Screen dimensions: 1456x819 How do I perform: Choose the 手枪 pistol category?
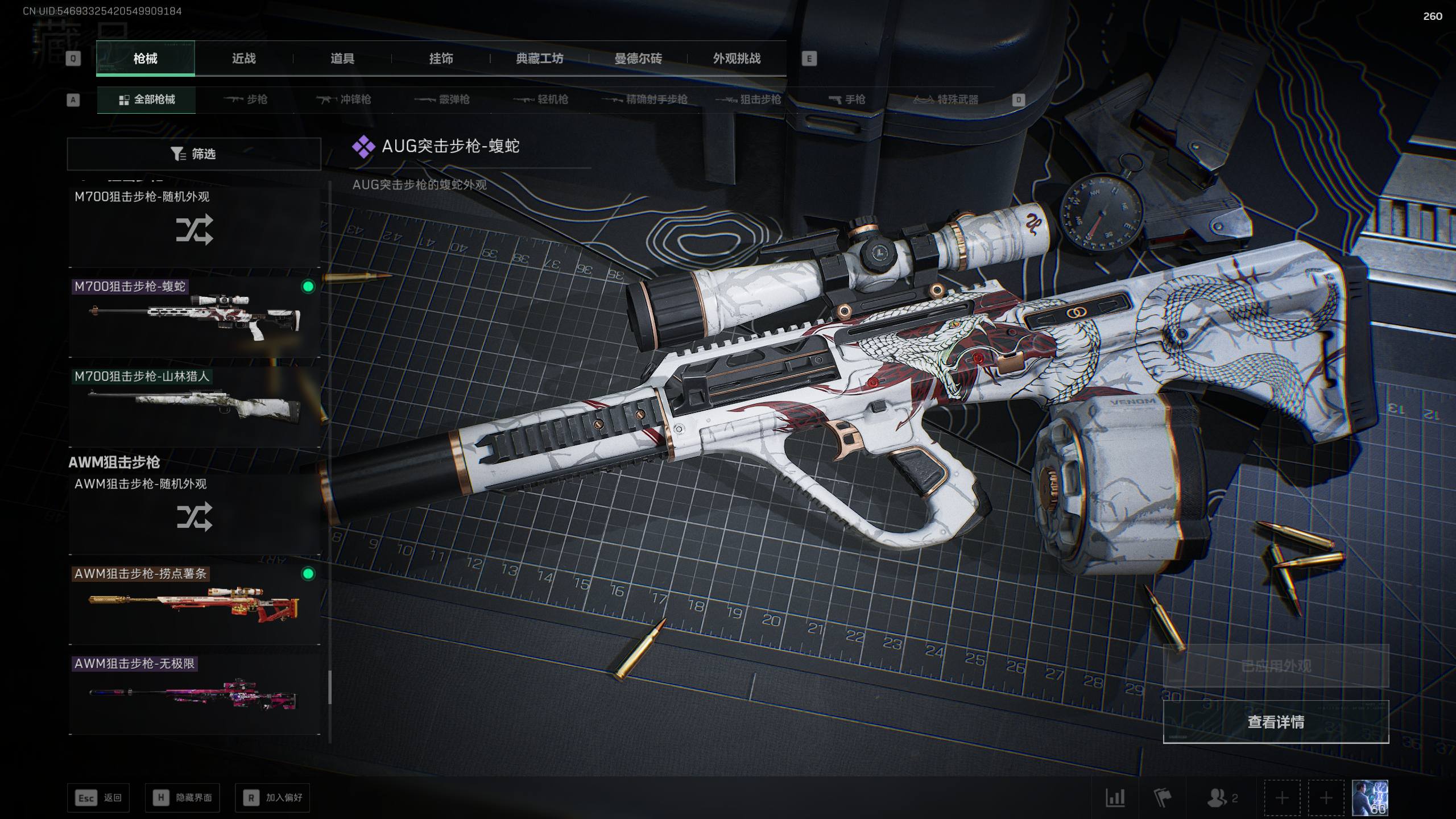(847, 100)
